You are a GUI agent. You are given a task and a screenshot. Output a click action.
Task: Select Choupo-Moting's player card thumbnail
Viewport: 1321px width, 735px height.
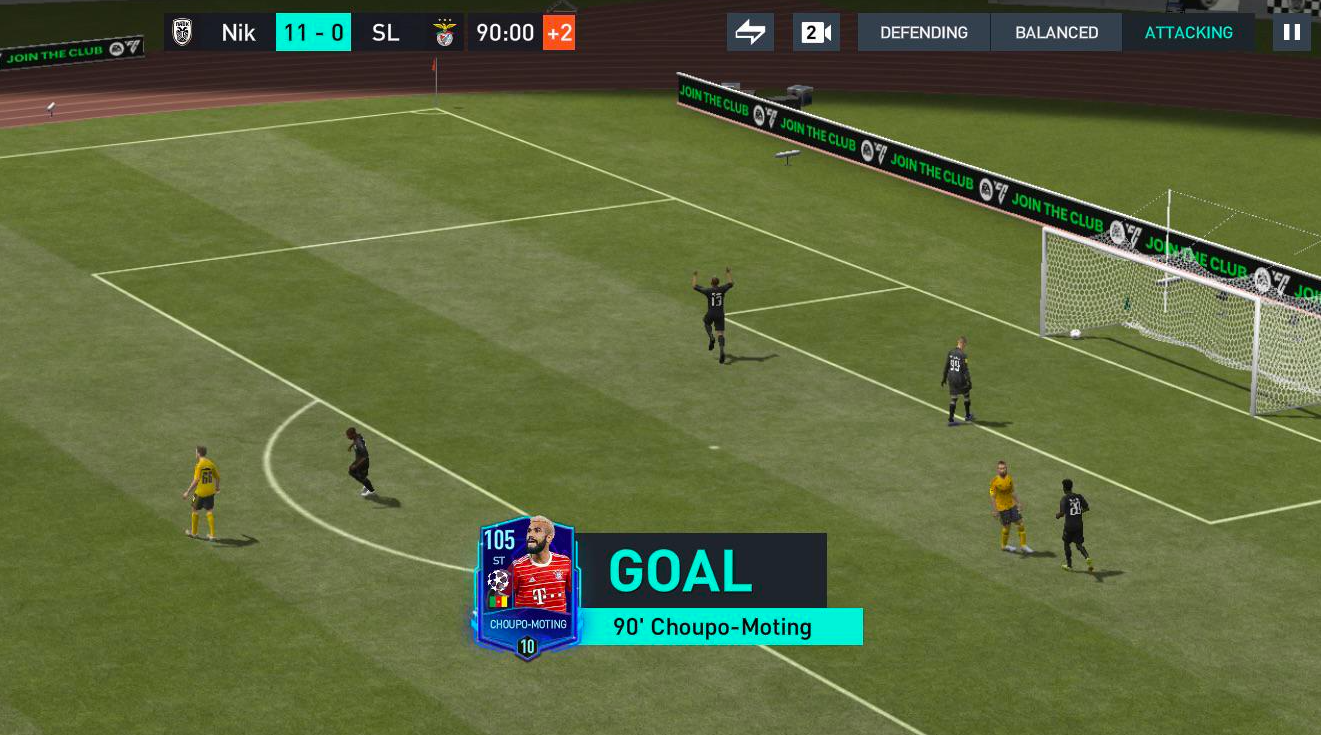click(527, 585)
